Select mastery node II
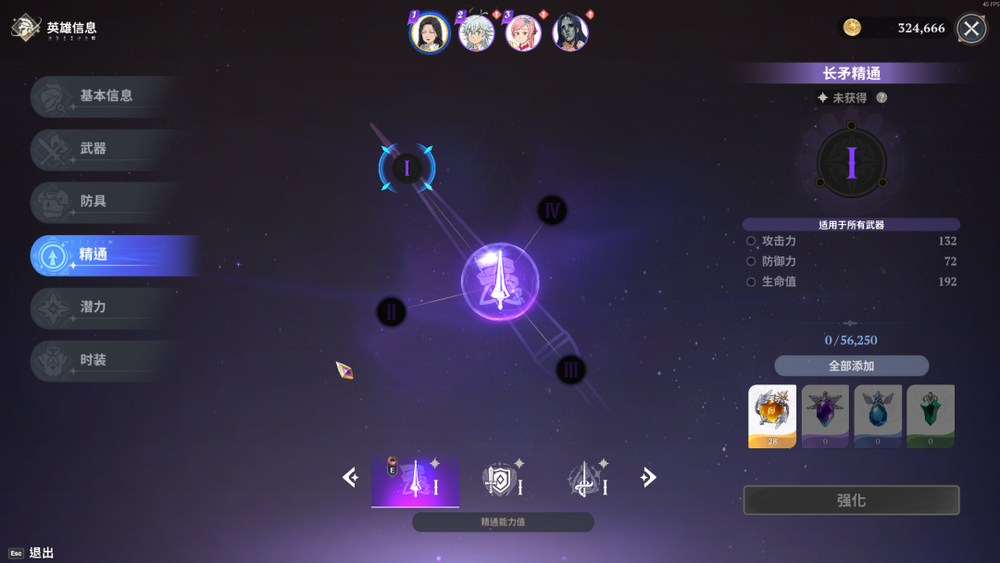1000x563 pixels. click(x=391, y=312)
